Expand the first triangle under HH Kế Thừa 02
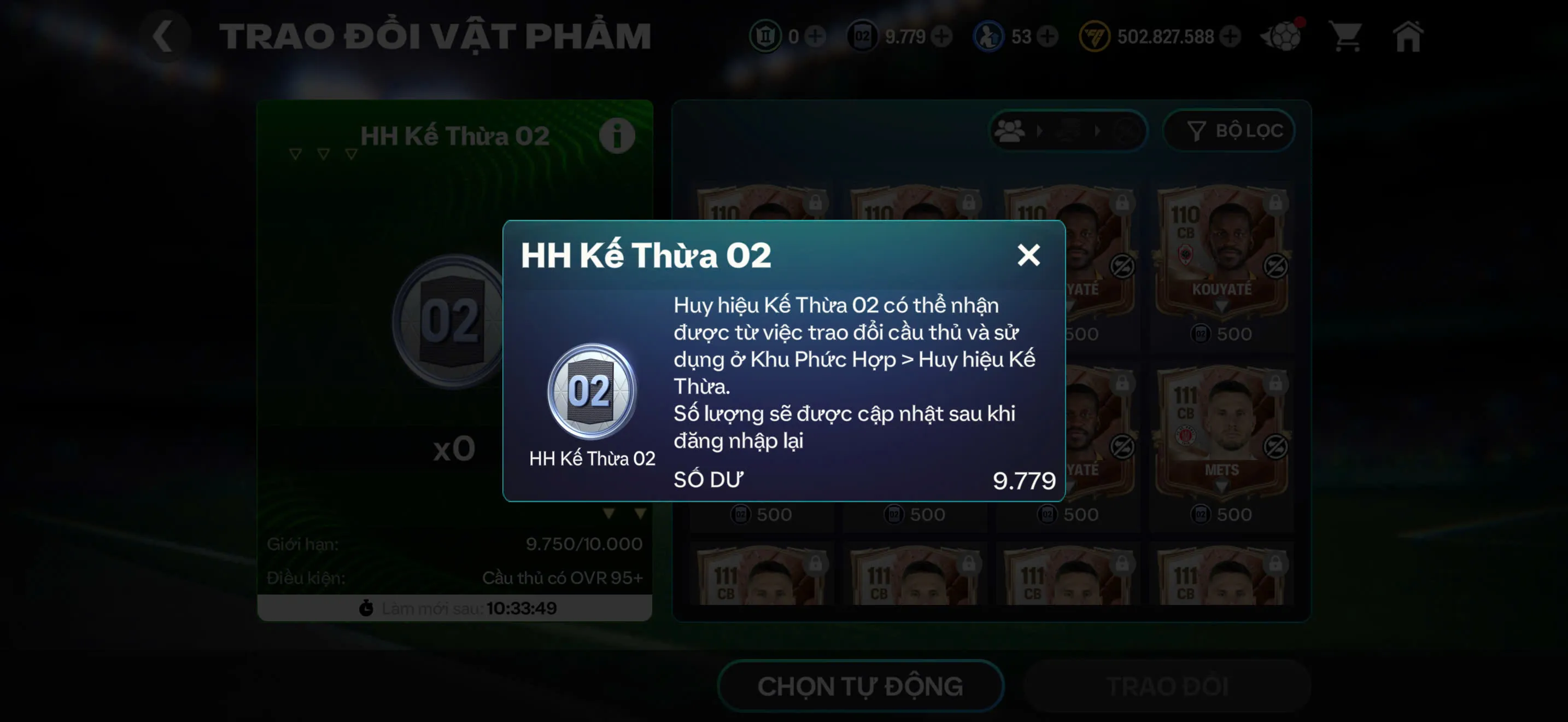The width and height of the screenshot is (1568, 722). click(295, 154)
